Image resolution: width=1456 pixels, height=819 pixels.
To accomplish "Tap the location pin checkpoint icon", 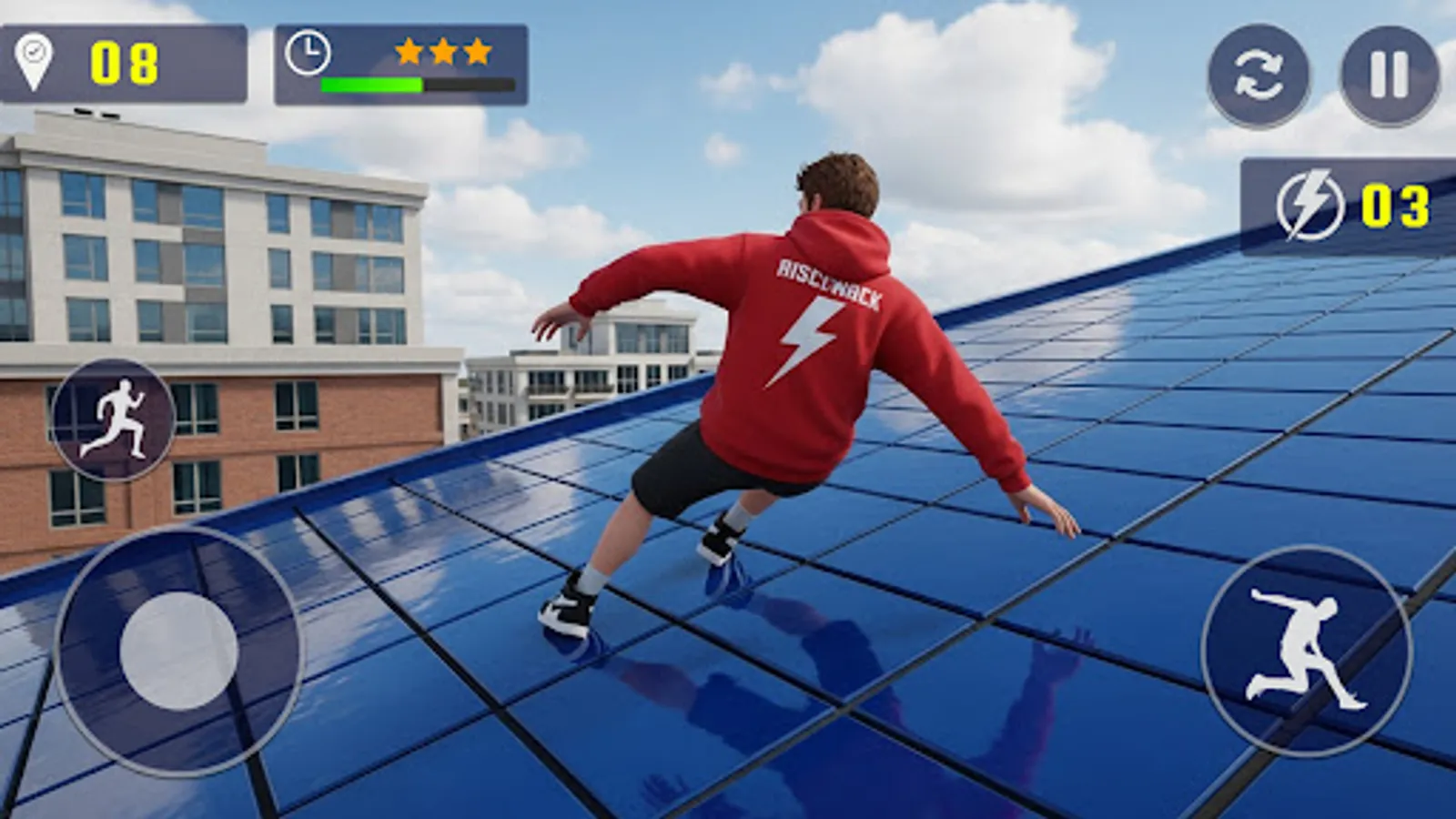I will click(x=34, y=59).
